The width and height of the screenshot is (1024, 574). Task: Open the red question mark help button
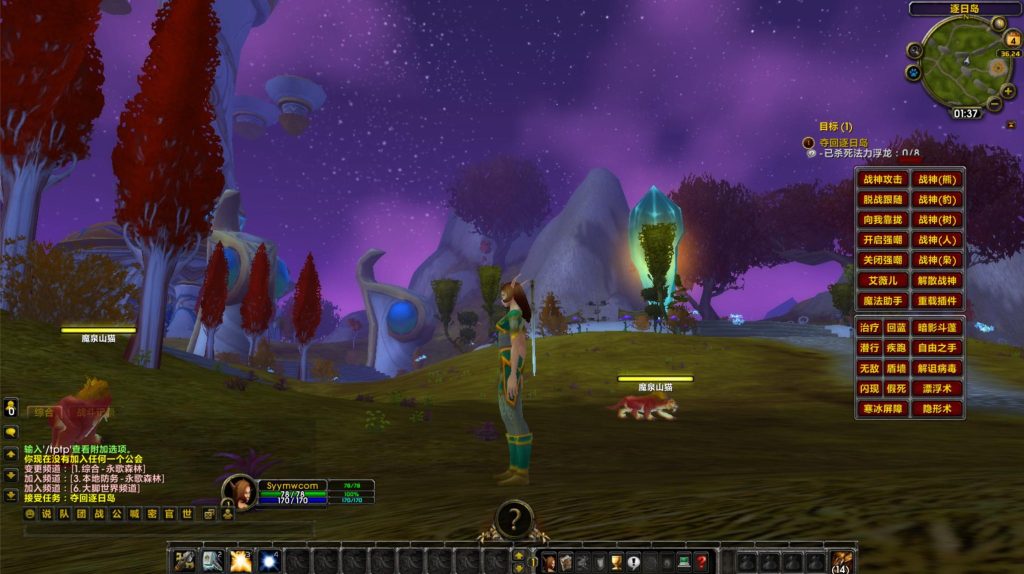point(702,562)
